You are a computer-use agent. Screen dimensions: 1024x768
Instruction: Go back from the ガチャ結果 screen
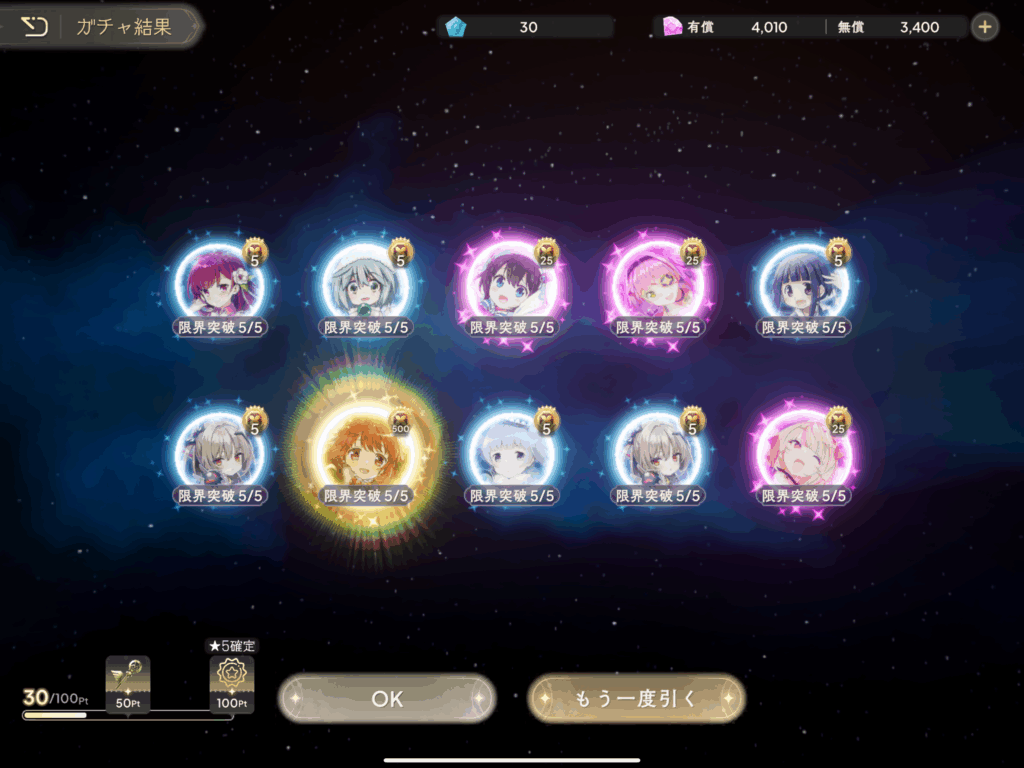click(35, 27)
